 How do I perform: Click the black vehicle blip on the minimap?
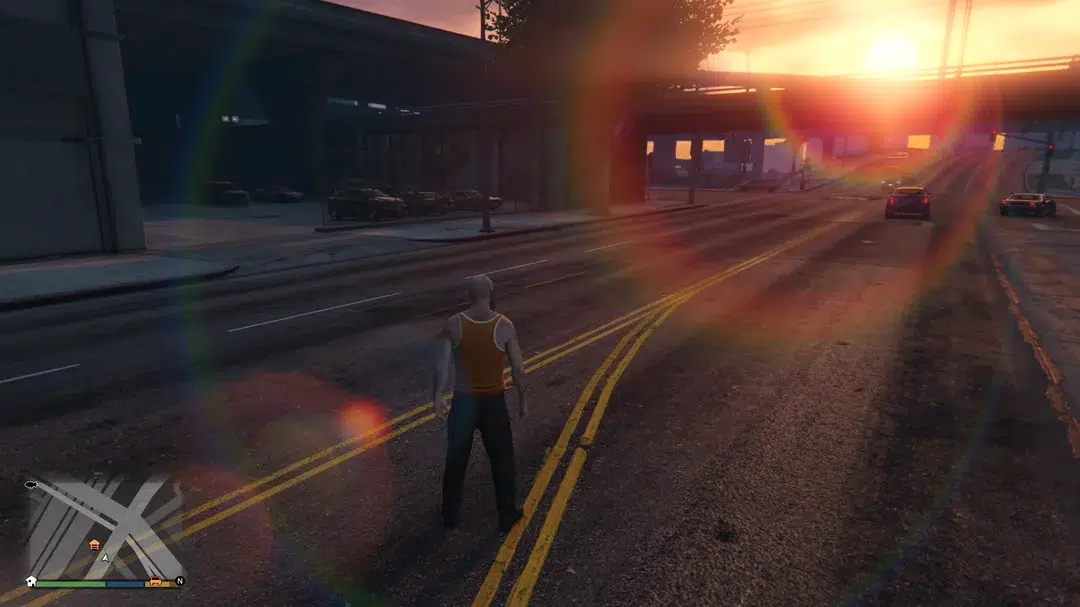click(x=31, y=484)
